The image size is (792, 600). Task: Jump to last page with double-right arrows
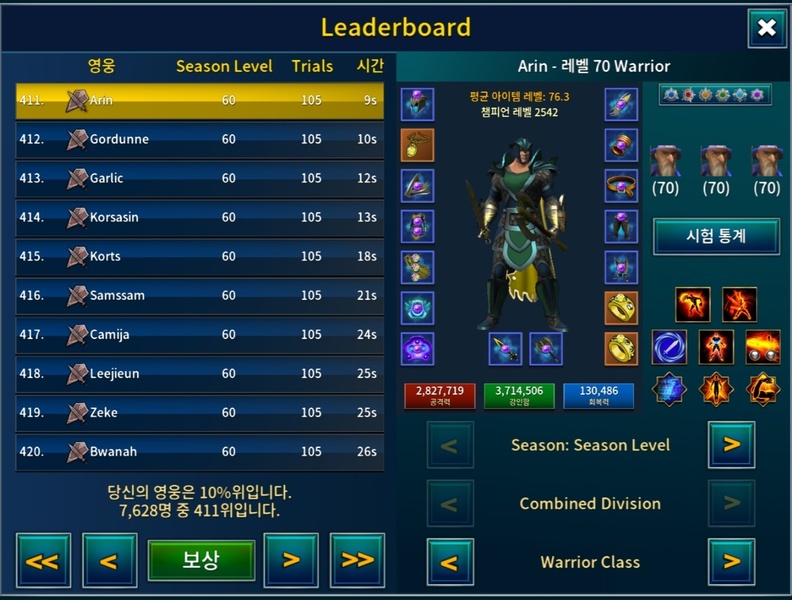pos(357,560)
